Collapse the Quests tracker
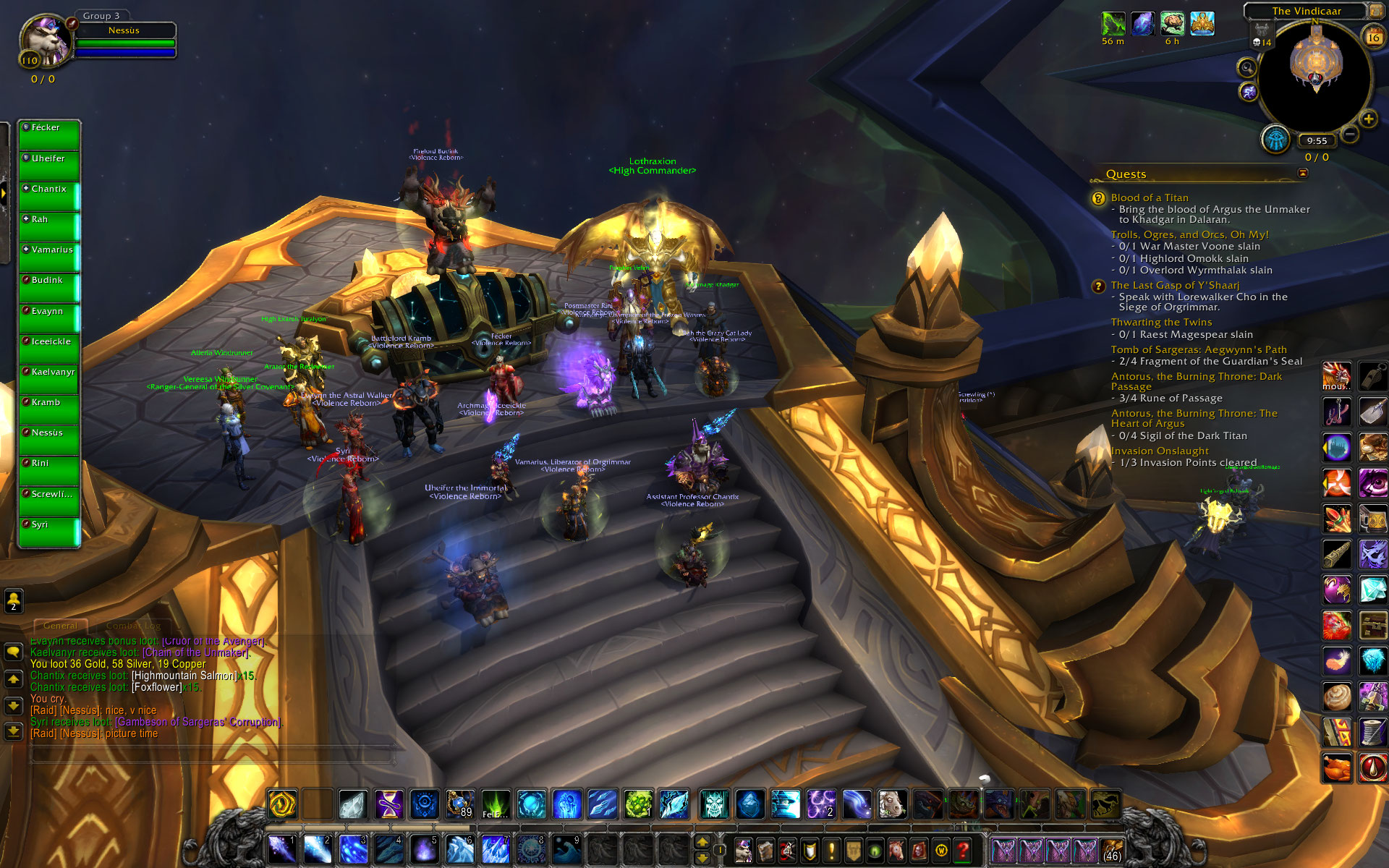 [1303, 173]
